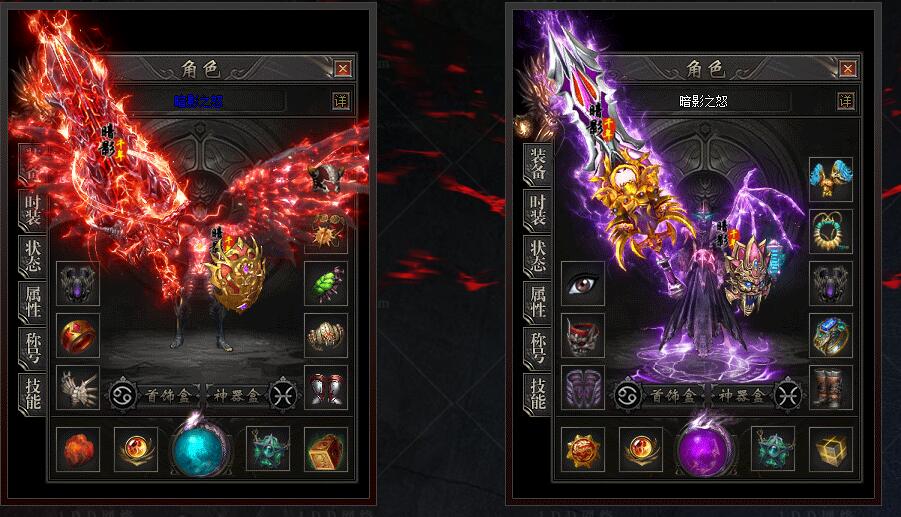Select the golden cube item slot
The height and width of the screenshot is (517, 901).
coord(831,449)
